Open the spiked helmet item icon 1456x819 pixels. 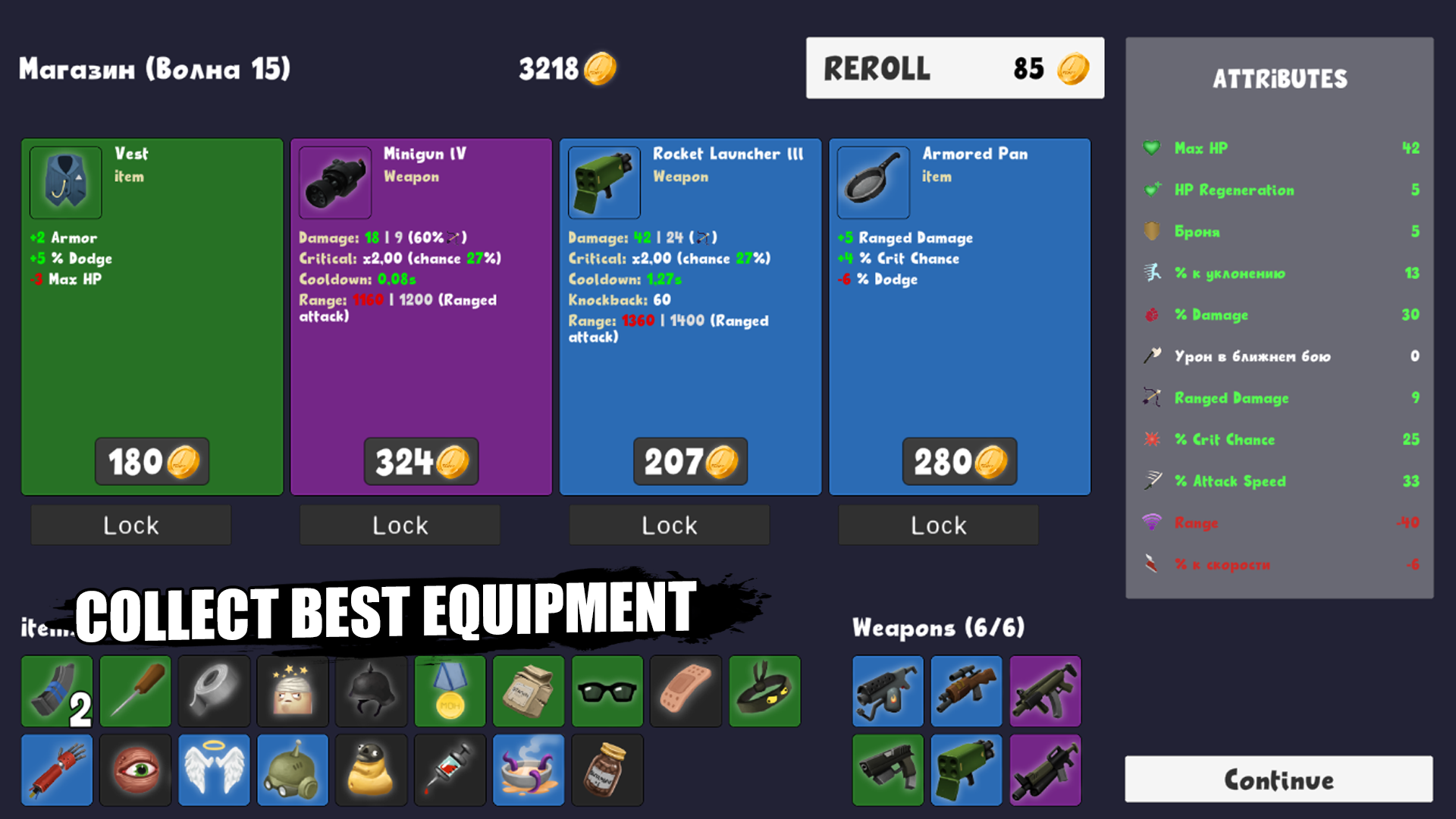point(371,691)
